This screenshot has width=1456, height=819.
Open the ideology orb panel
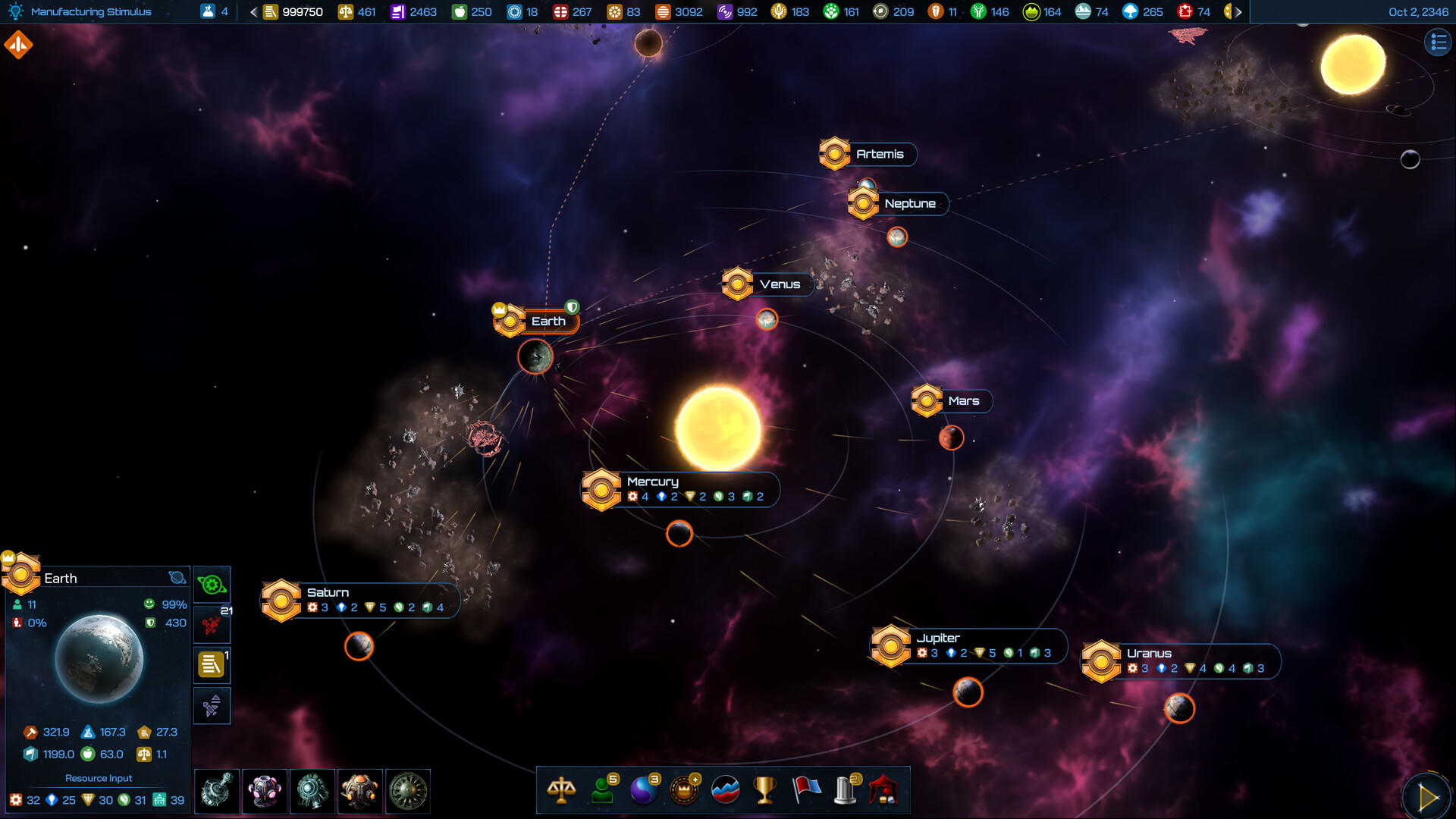(x=643, y=790)
